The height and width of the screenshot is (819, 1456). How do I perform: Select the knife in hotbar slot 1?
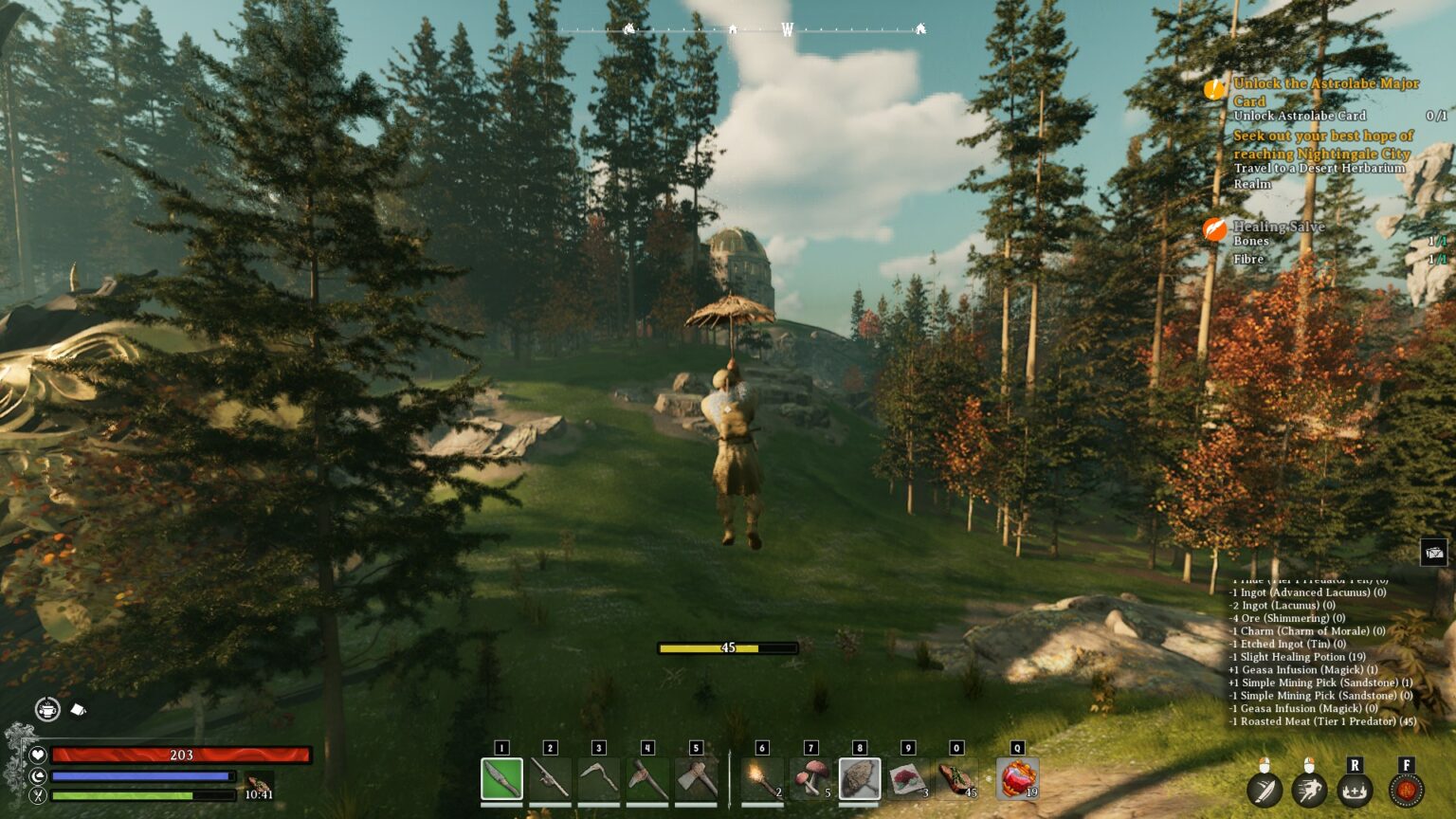pyautogui.click(x=501, y=779)
